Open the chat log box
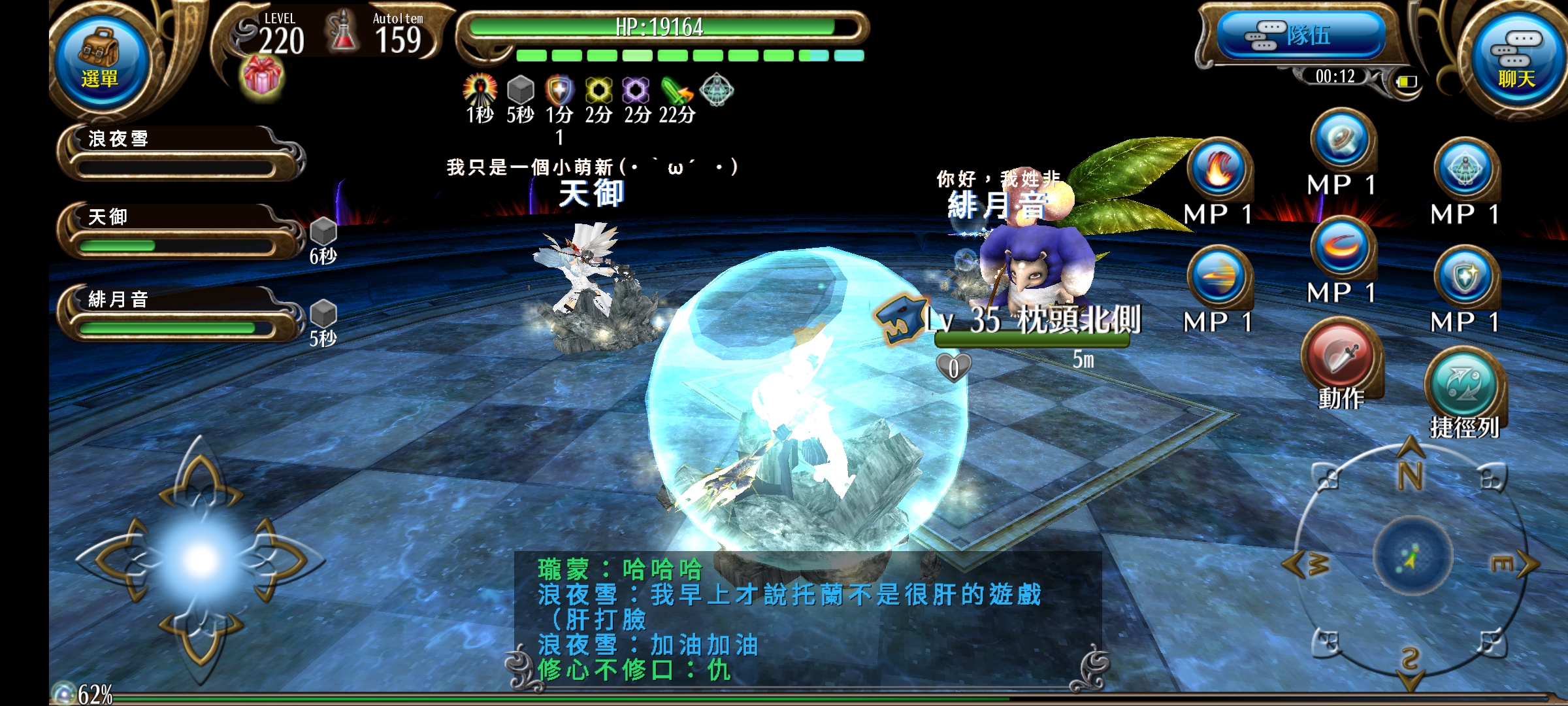 click(x=807, y=619)
